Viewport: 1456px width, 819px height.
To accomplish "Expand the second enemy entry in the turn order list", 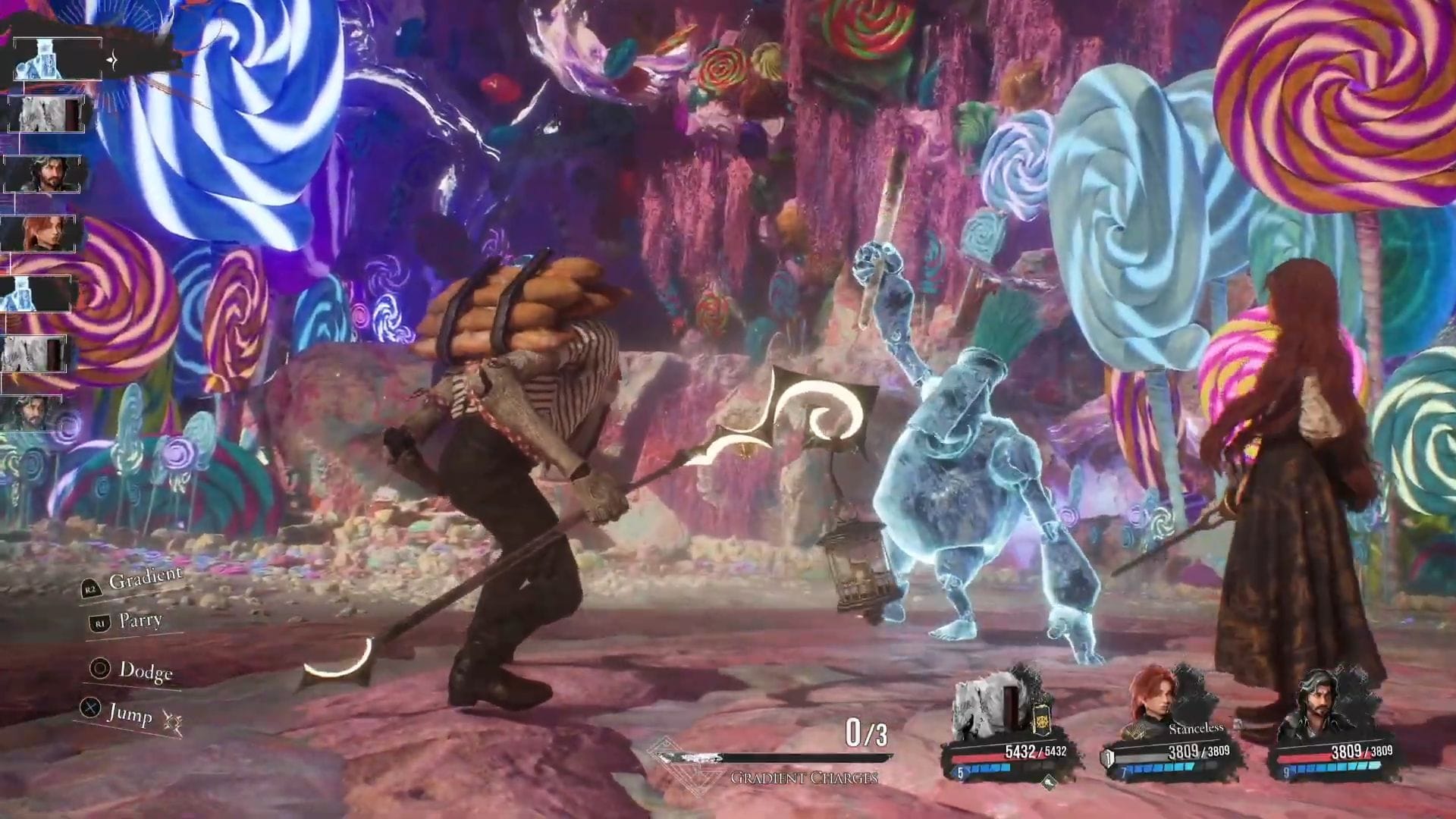I will (44, 114).
